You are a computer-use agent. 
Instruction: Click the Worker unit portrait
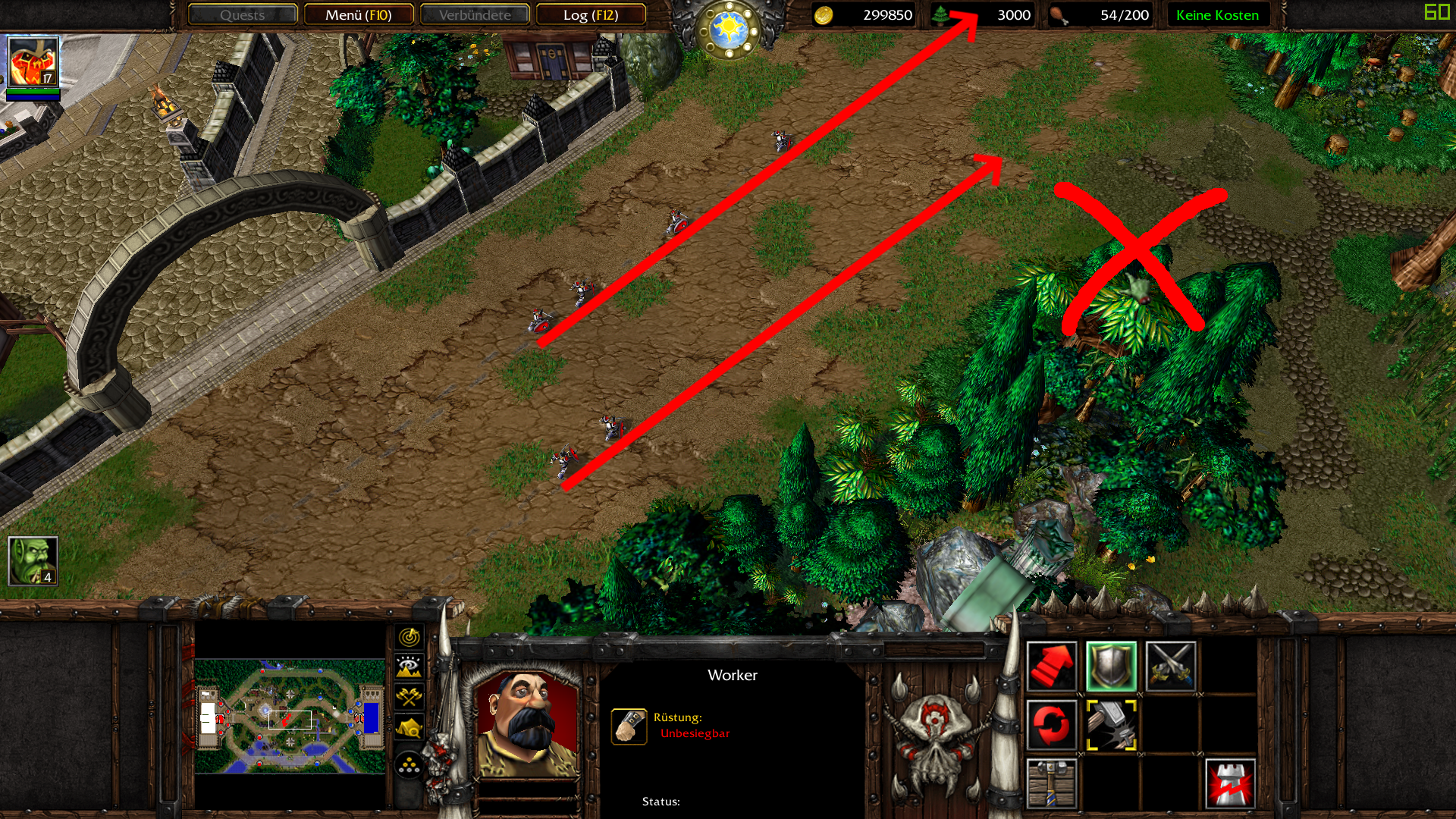[x=526, y=724]
